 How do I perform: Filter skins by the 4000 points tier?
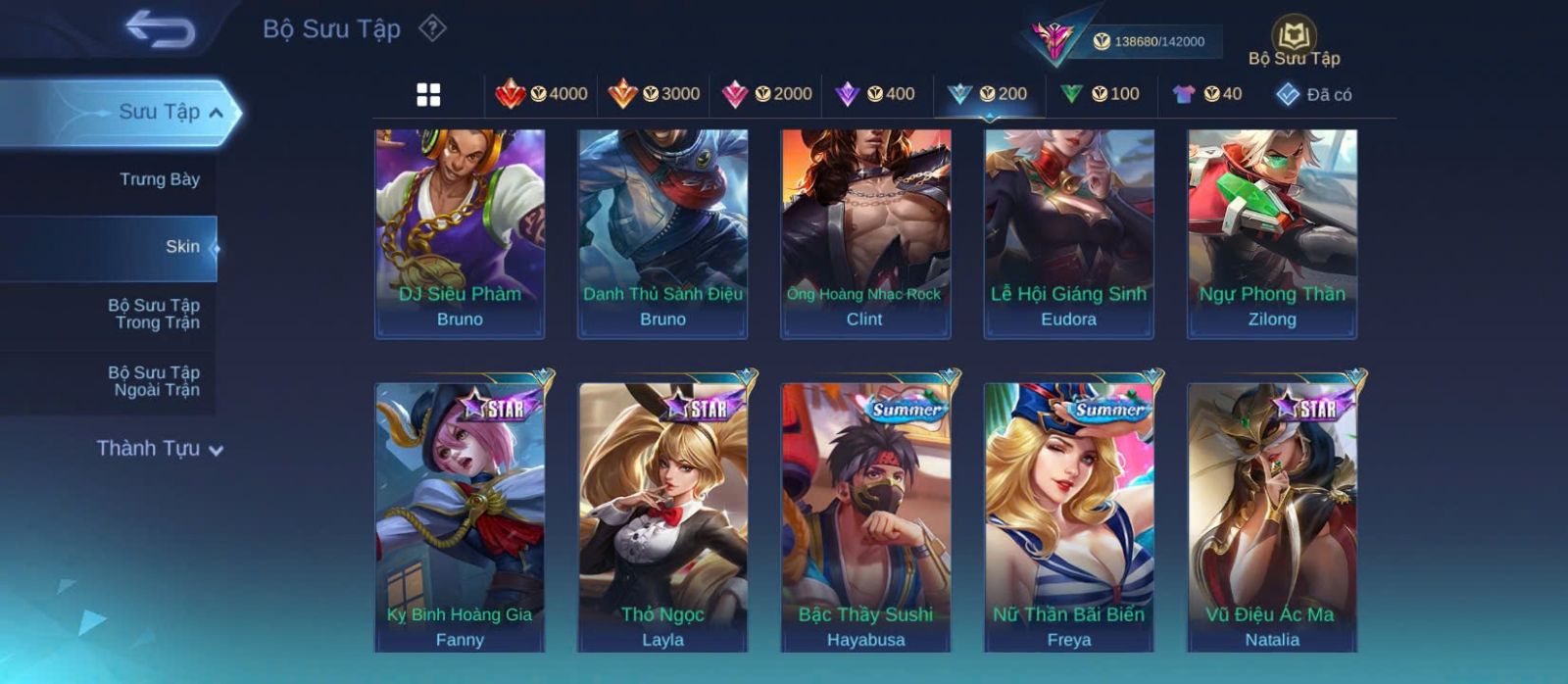point(542,94)
